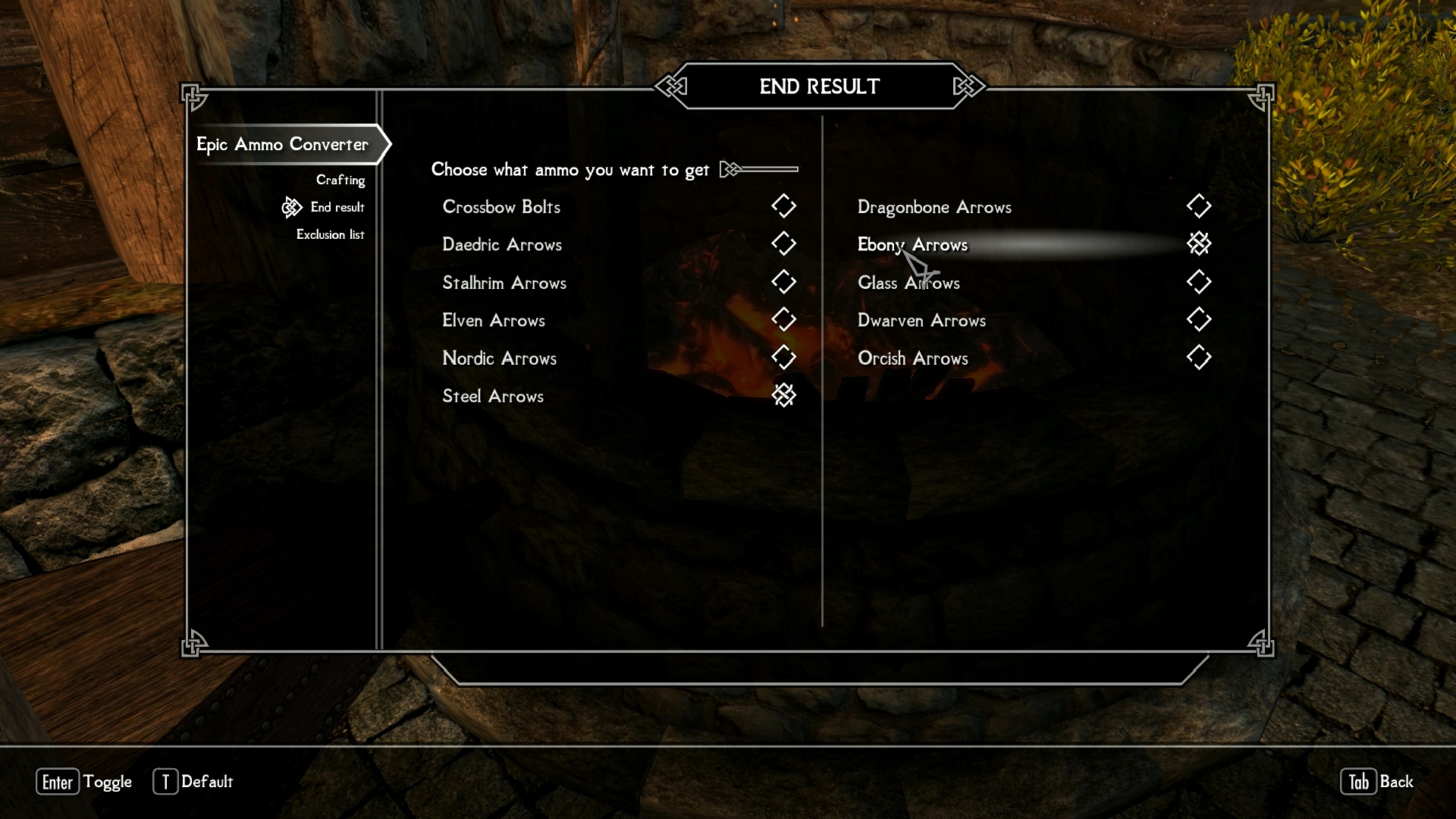Uncheck the Steel Arrows option
The image size is (1456, 819).
coord(783,395)
